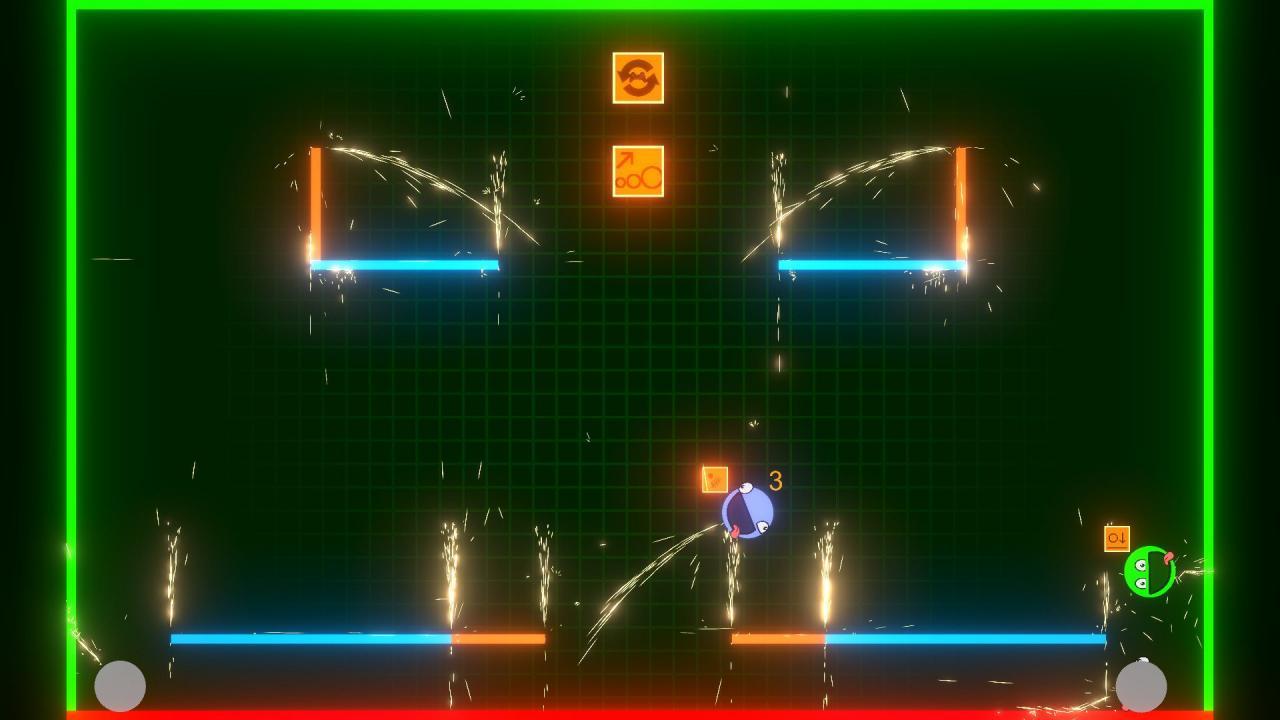Click the green border frame at screen top
Screen dimensions: 1280x720
(x=640, y=8)
